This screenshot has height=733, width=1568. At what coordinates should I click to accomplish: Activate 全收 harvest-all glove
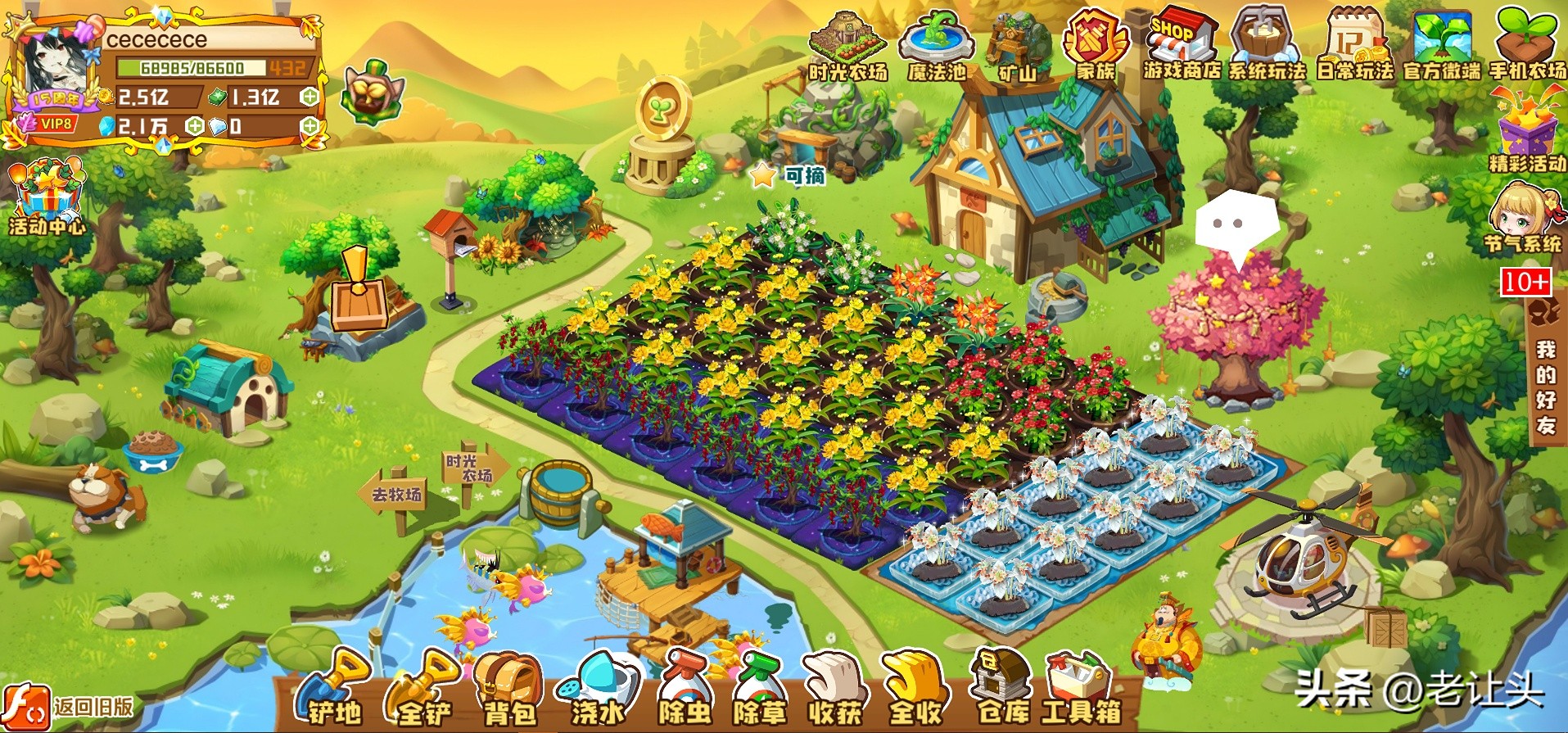915,690
